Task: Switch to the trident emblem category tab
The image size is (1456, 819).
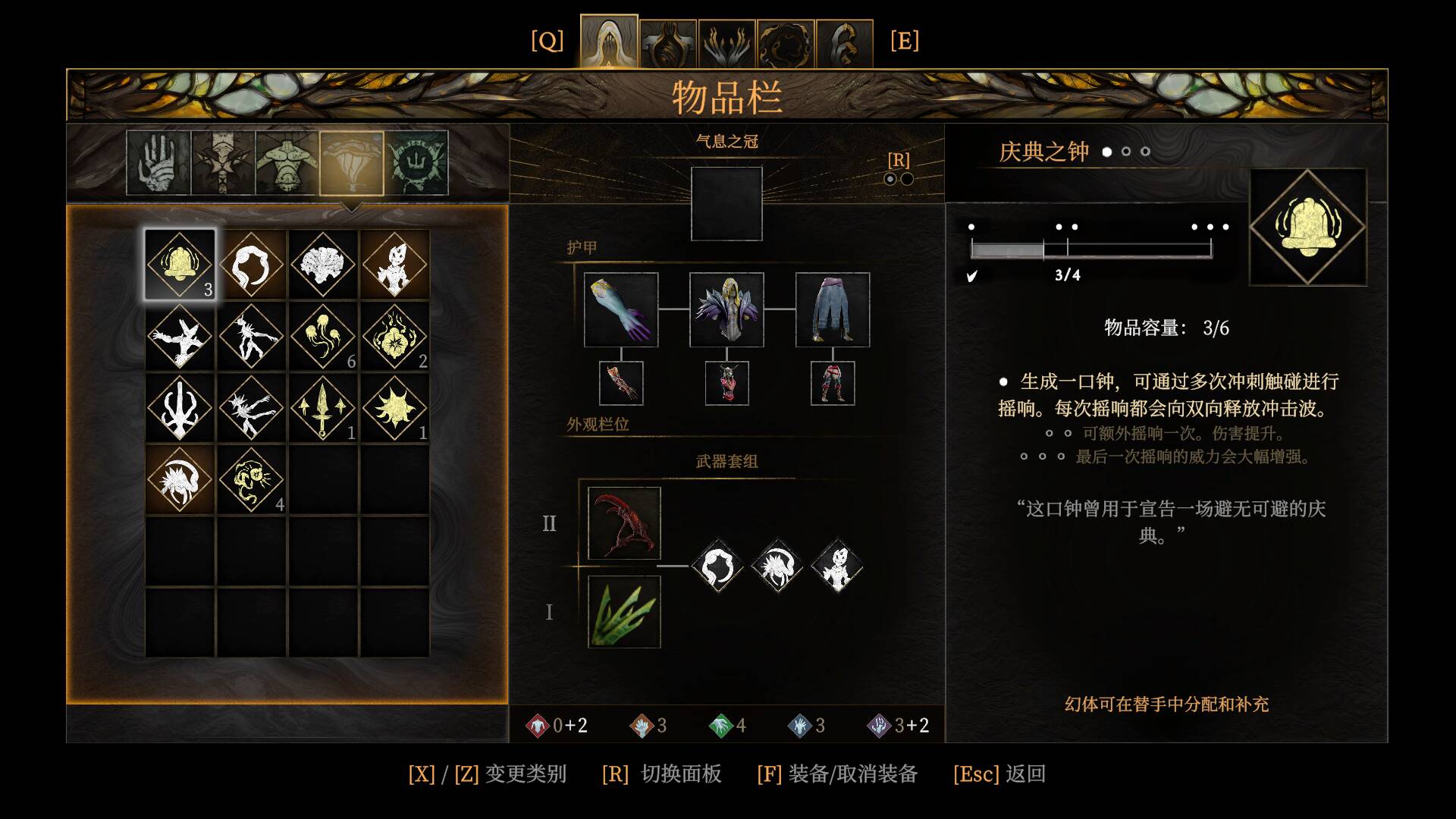Action: click(x=416, y=163)
